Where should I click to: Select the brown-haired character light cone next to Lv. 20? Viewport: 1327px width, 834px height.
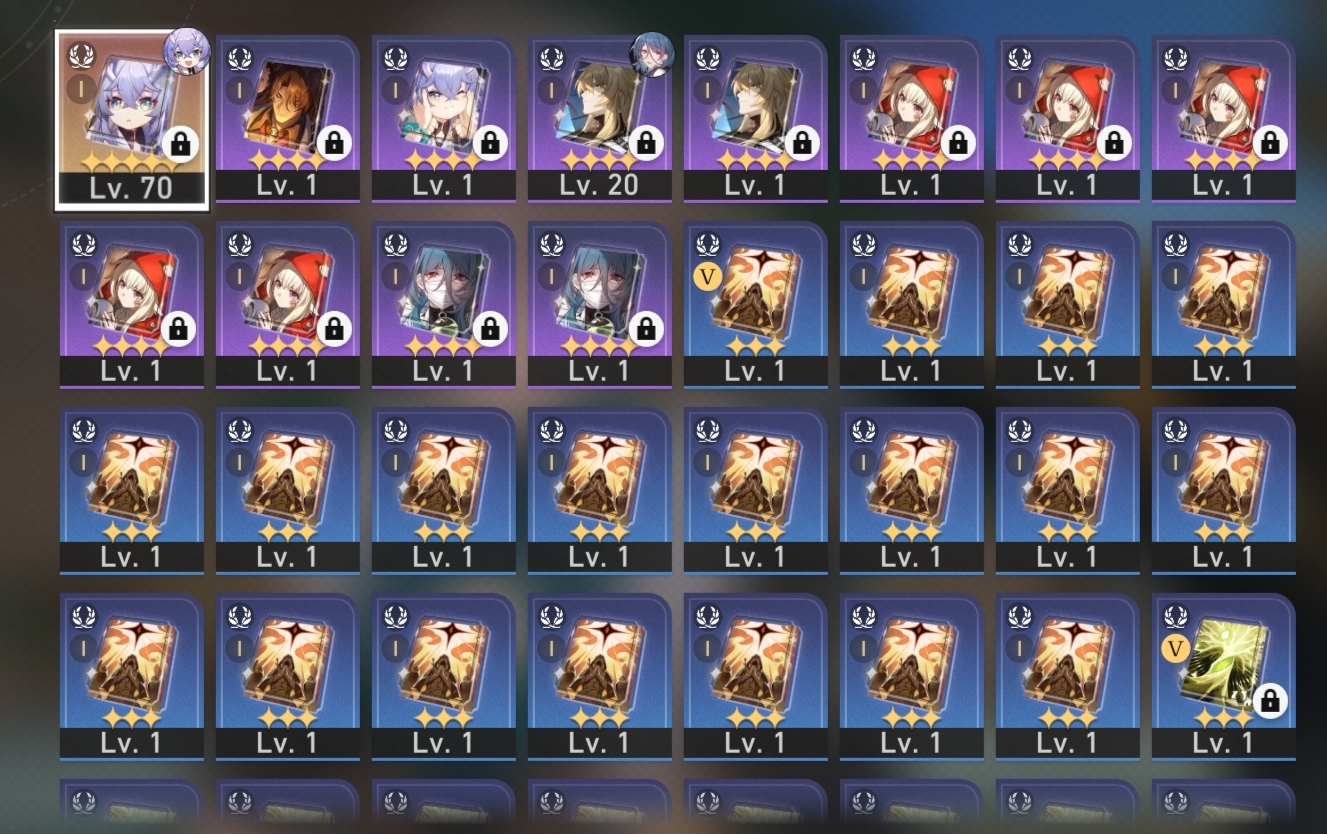pyautogui.click(x=756, y=110)
